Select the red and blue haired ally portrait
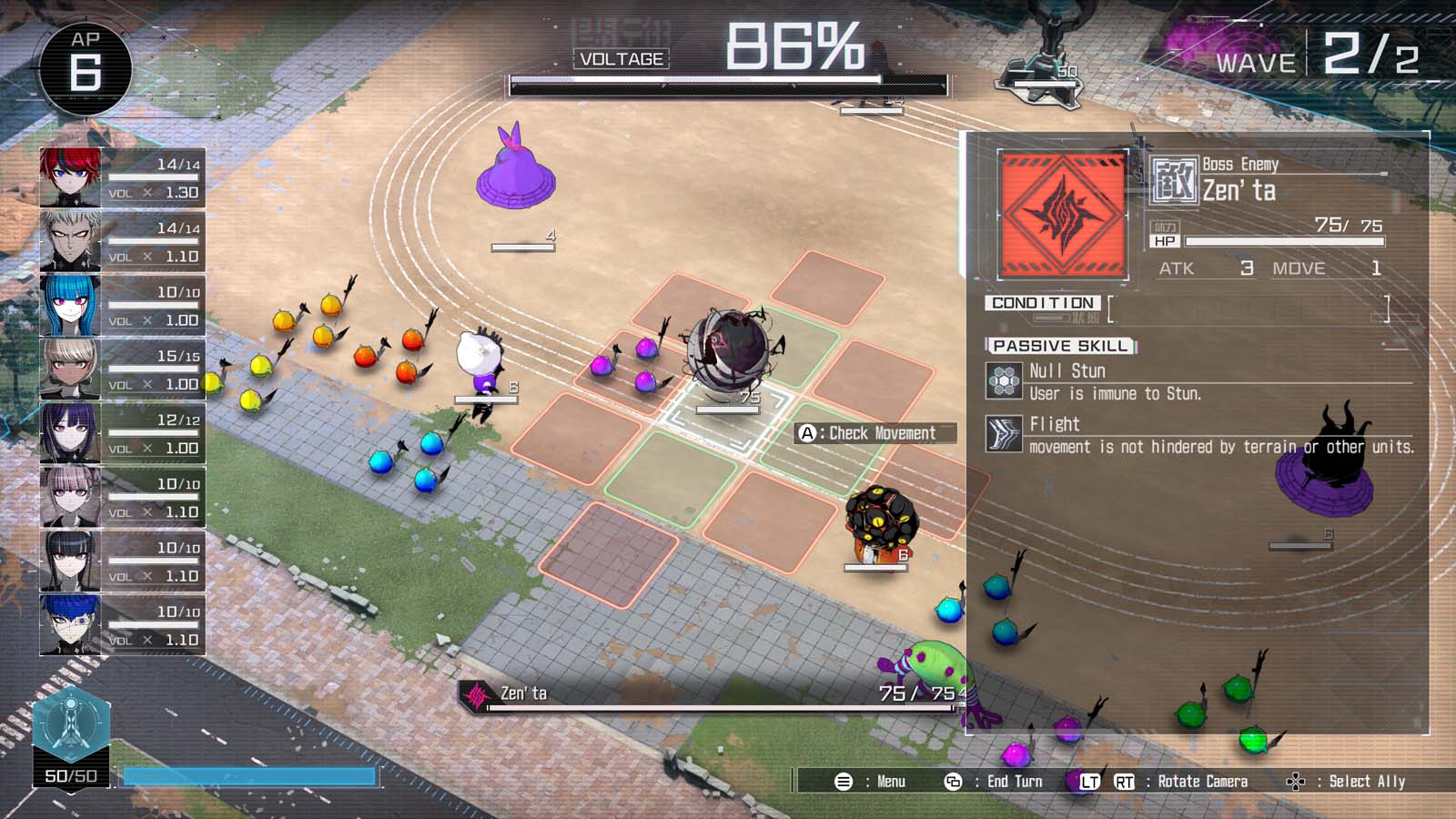Viewport: 1456px width, 819px height. tap(71, 177)
